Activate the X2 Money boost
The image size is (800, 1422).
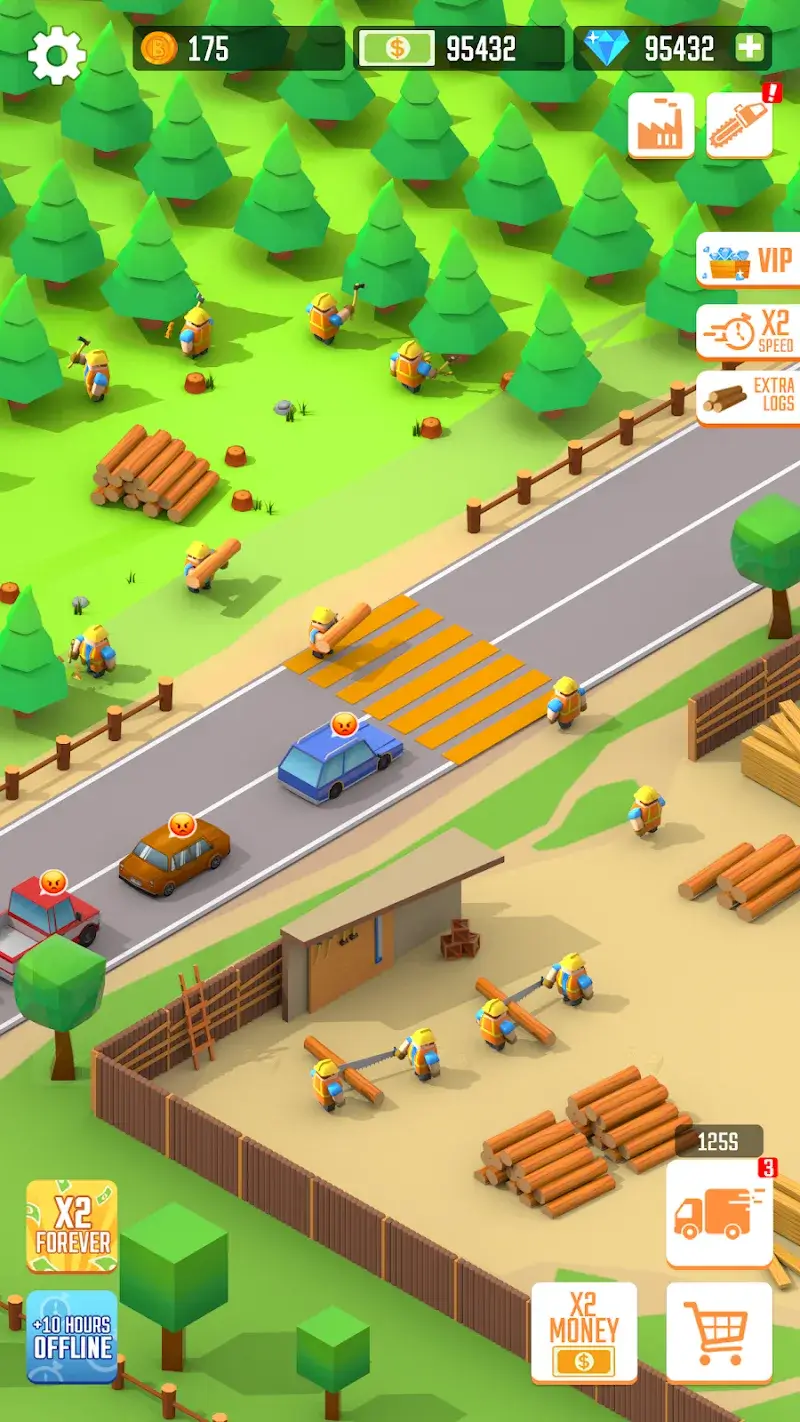tap(584, 1332)
